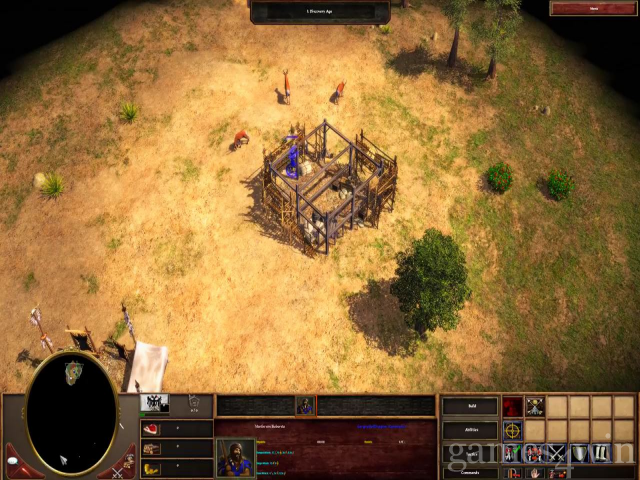Open the Menu button at top right

pos(593,8)
